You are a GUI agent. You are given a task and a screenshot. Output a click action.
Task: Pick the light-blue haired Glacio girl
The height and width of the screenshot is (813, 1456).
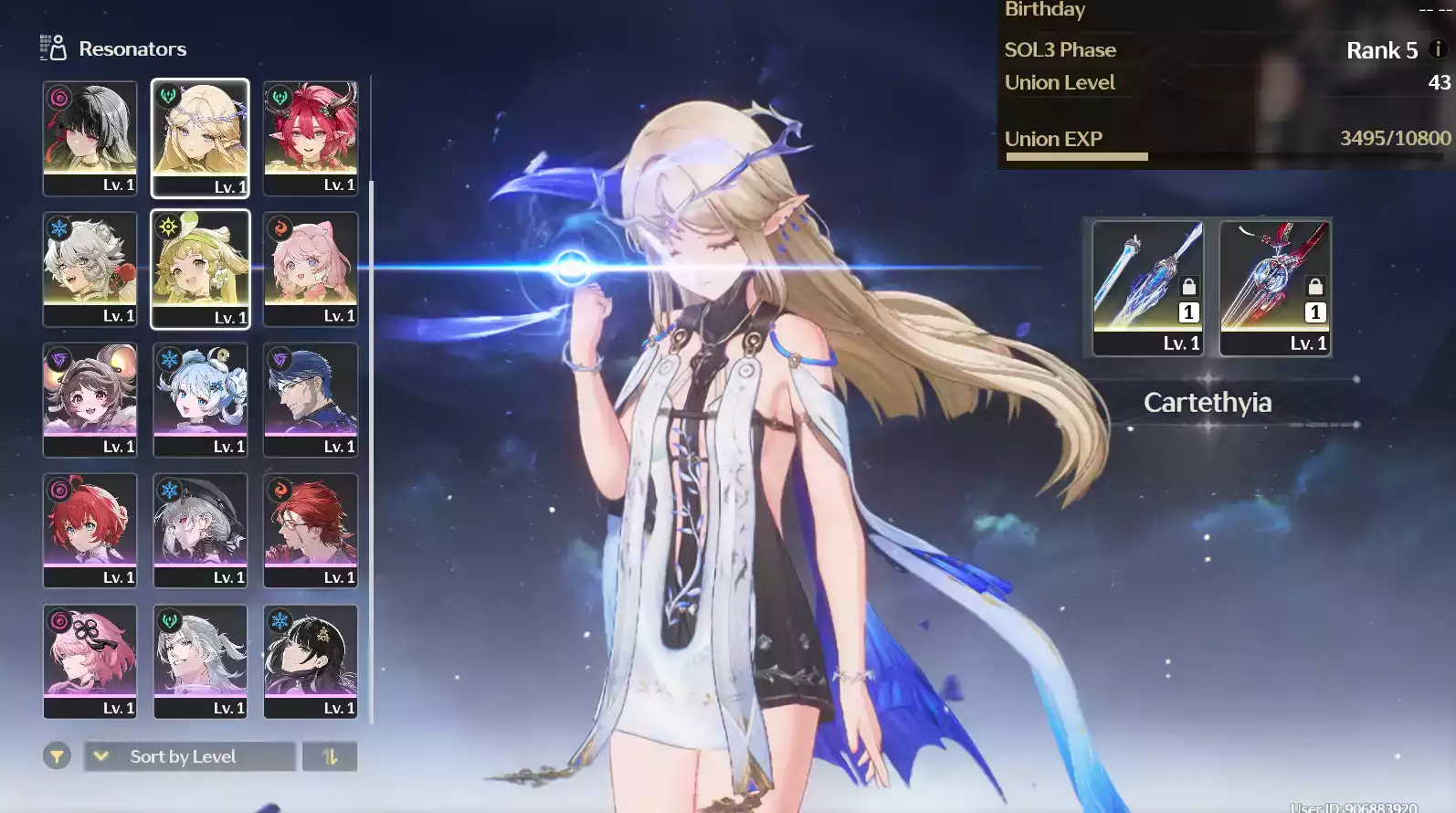[x=200, y=399]
